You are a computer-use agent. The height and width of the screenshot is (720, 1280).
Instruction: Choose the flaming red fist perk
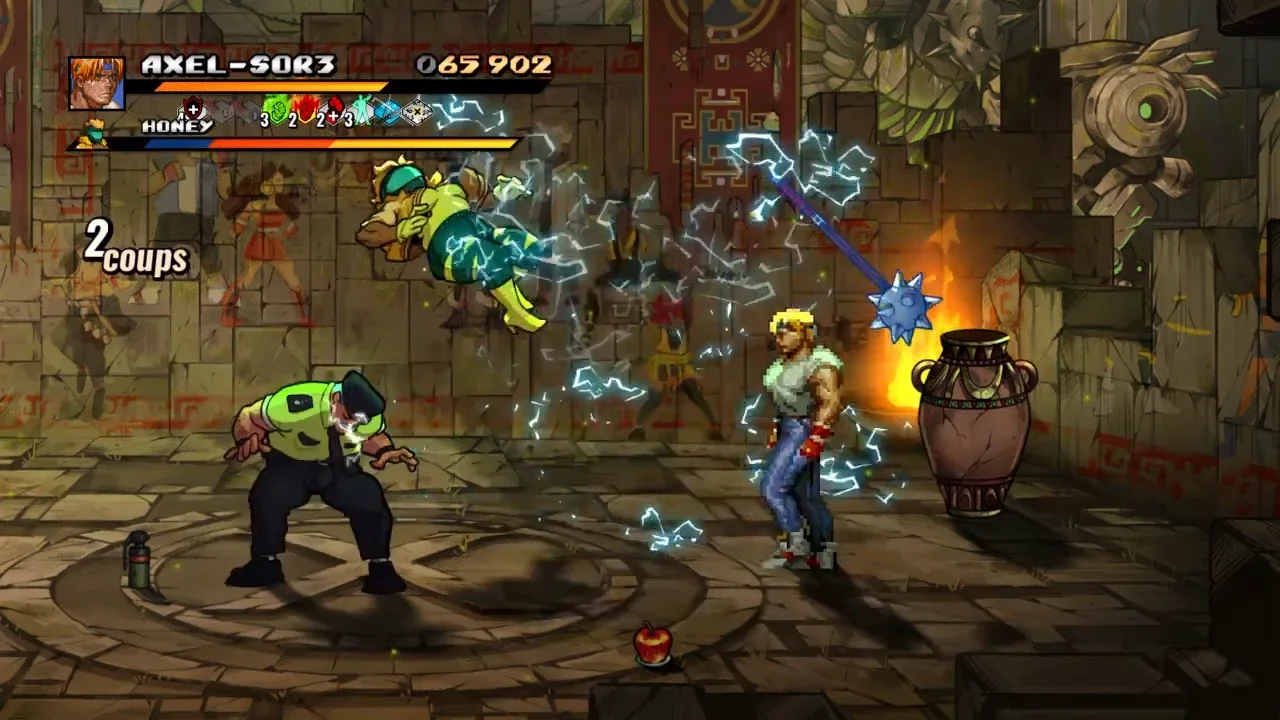click(305, 109)
